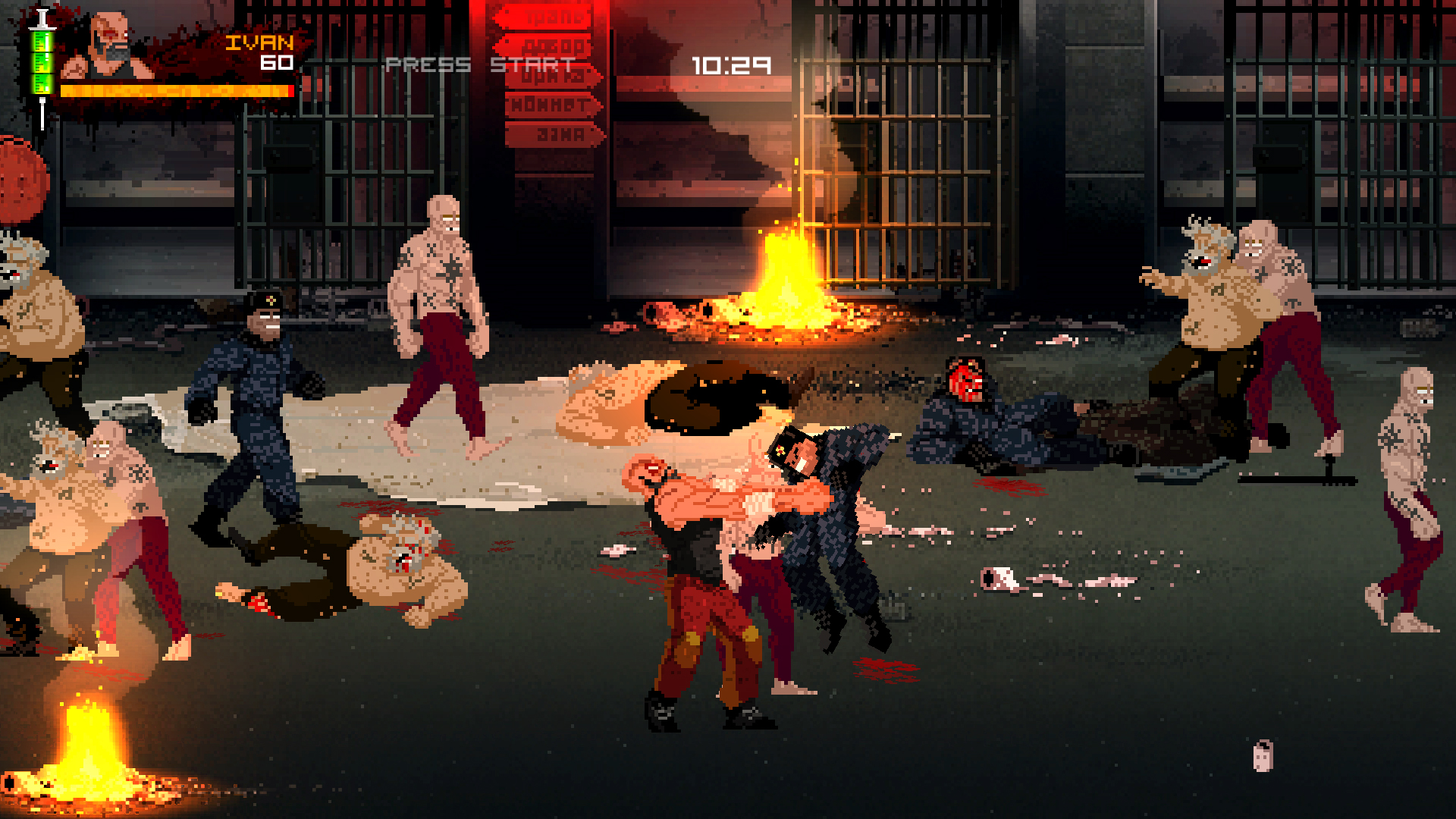
Task: Click the second red arrow sign from top
Action: 546,46
